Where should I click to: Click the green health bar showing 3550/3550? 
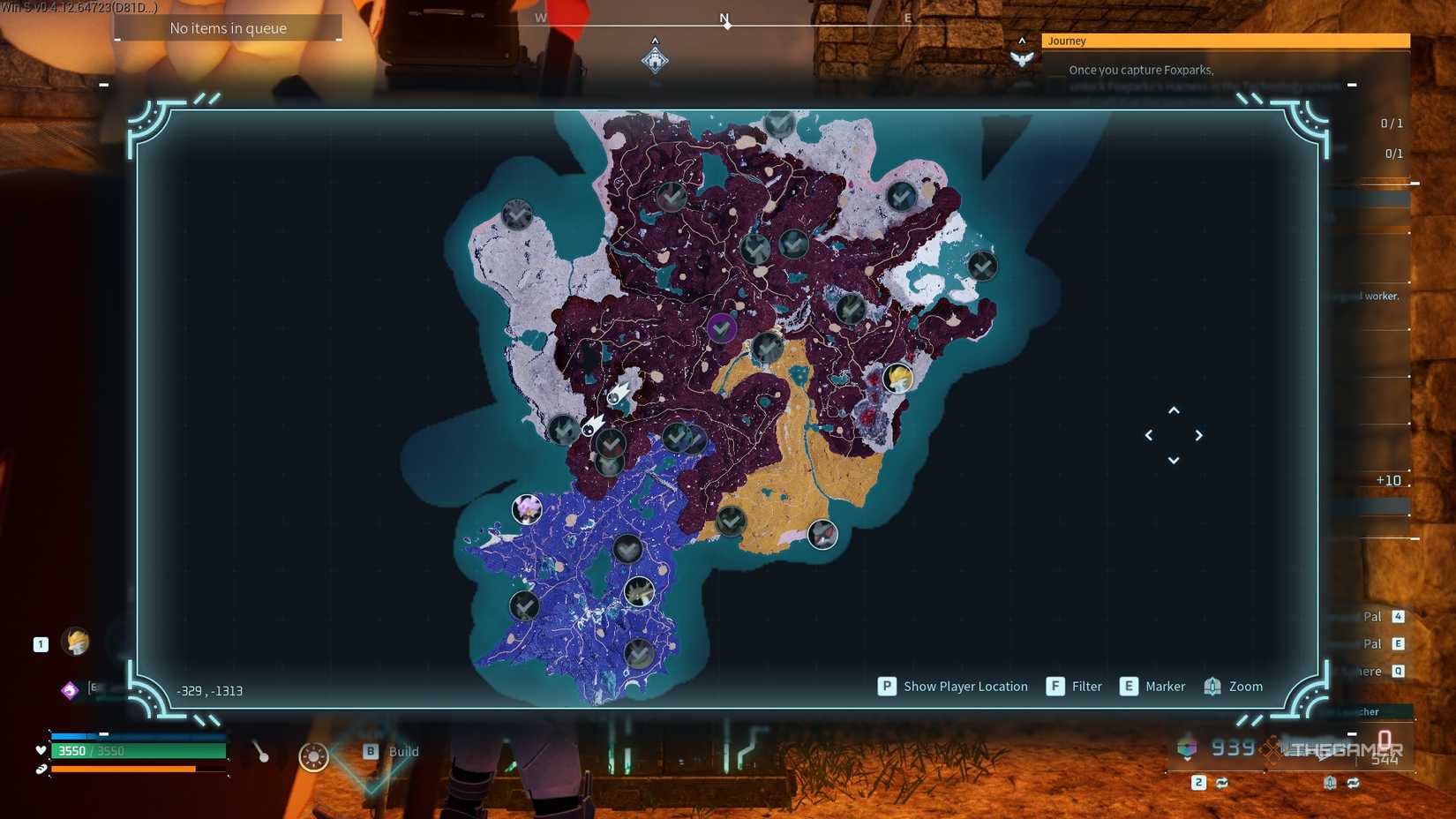137,751
